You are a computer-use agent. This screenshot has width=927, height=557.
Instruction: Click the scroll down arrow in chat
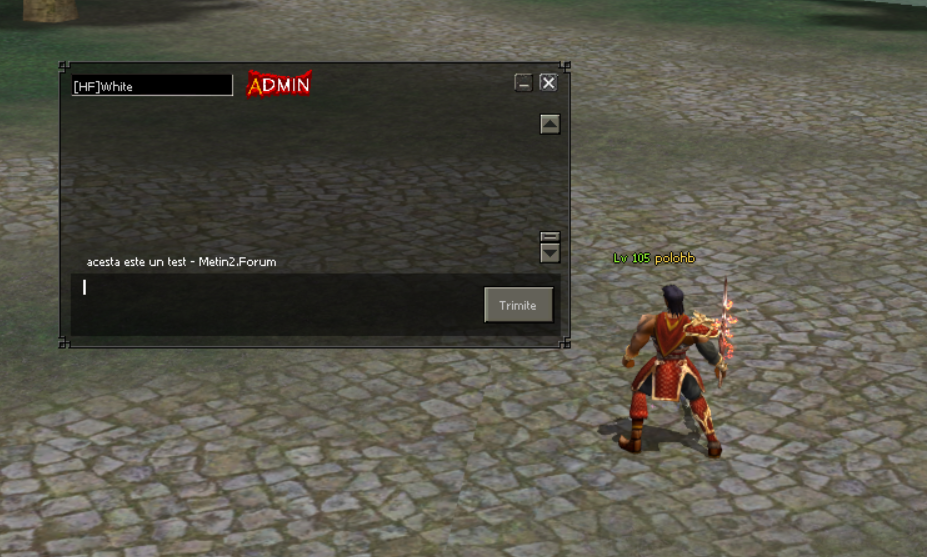[549, 254]
